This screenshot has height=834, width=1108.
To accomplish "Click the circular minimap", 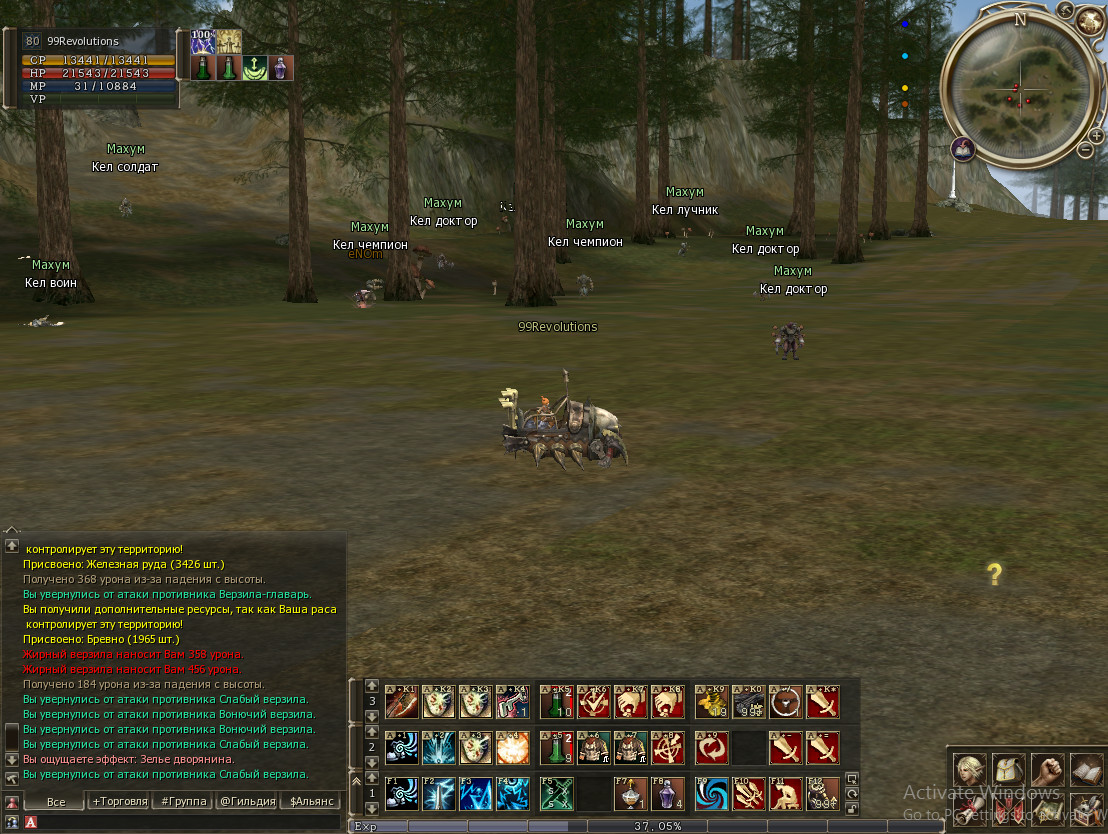I will 1020,90.
